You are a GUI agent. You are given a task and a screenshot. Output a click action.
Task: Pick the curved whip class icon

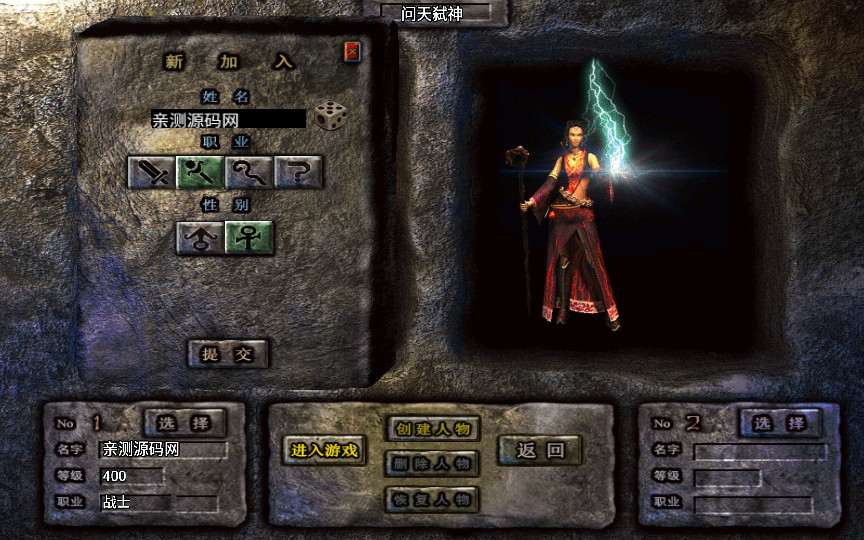[250, 172]
